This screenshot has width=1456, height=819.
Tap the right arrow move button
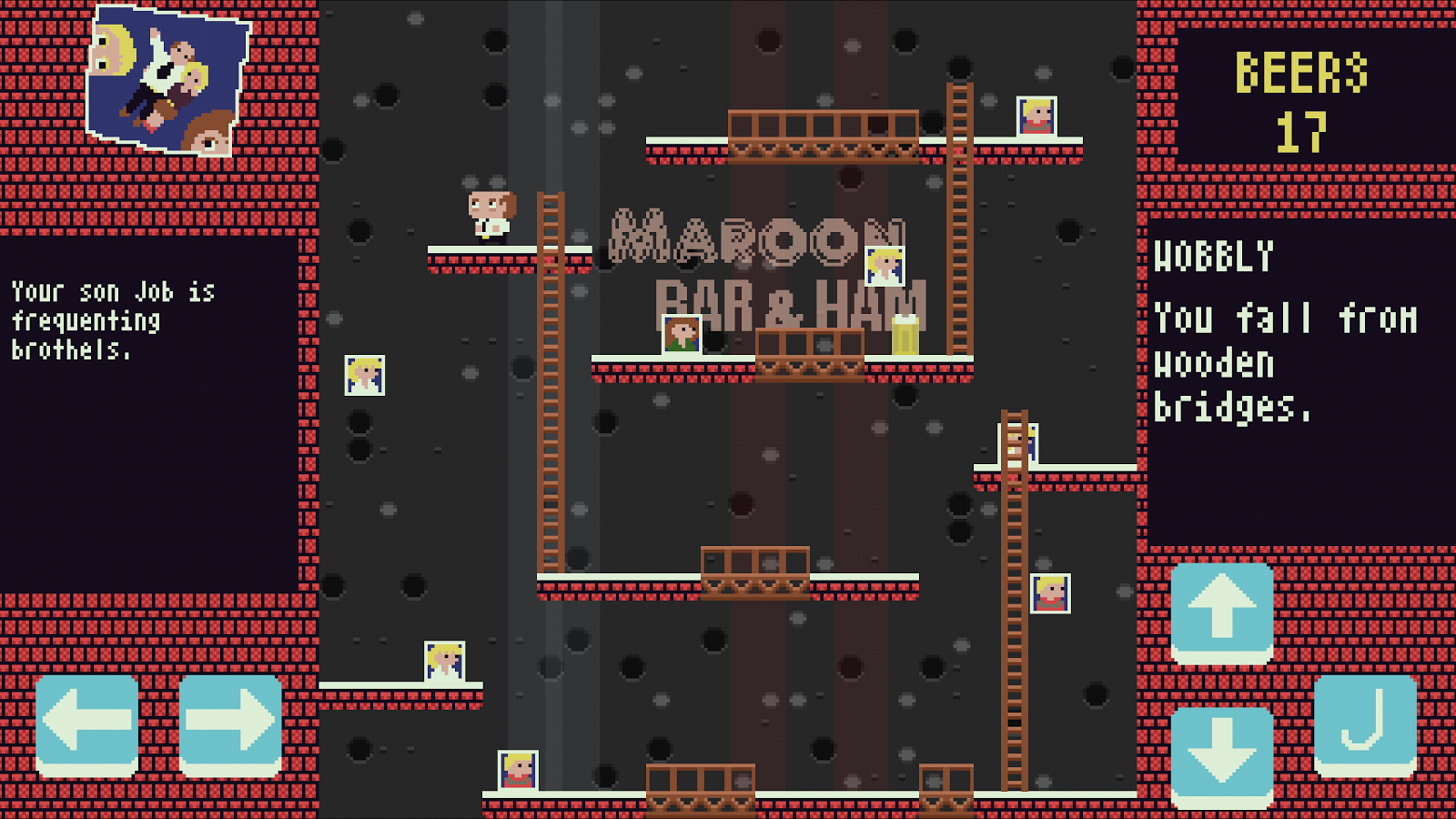[230, 722]
